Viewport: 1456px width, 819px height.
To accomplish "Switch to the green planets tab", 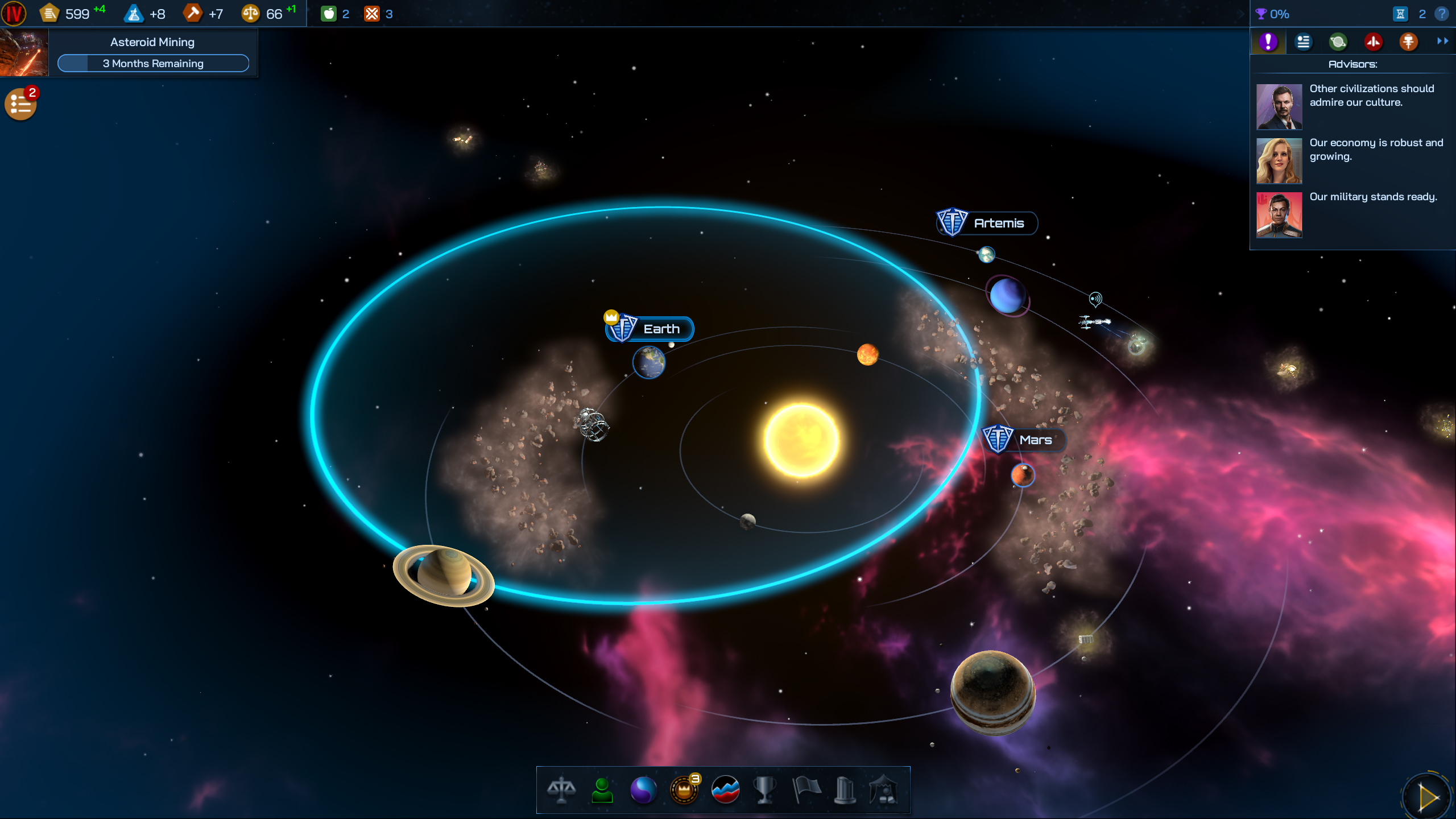I will 1338,42.
